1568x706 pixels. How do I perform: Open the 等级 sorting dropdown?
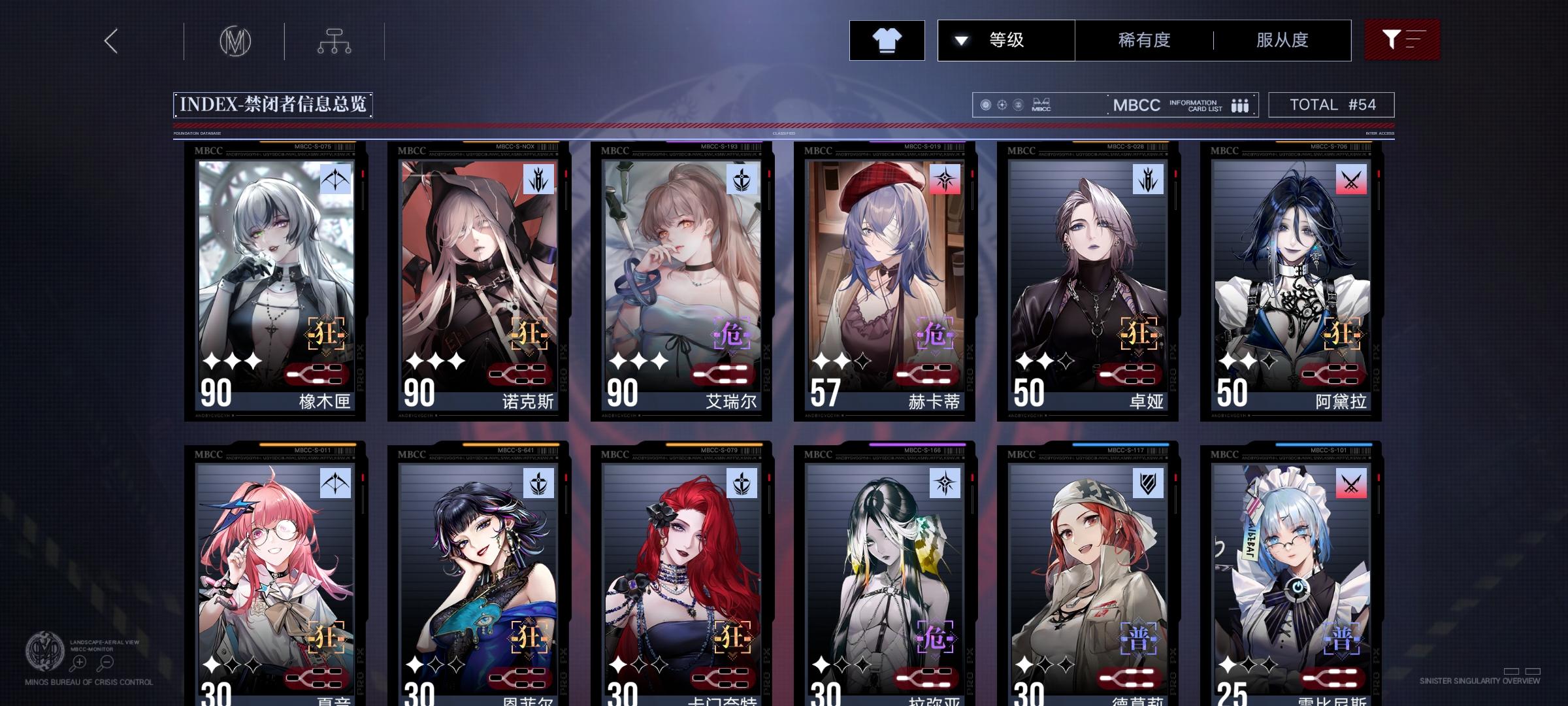pyautogui.click(x=1006, y=40)
